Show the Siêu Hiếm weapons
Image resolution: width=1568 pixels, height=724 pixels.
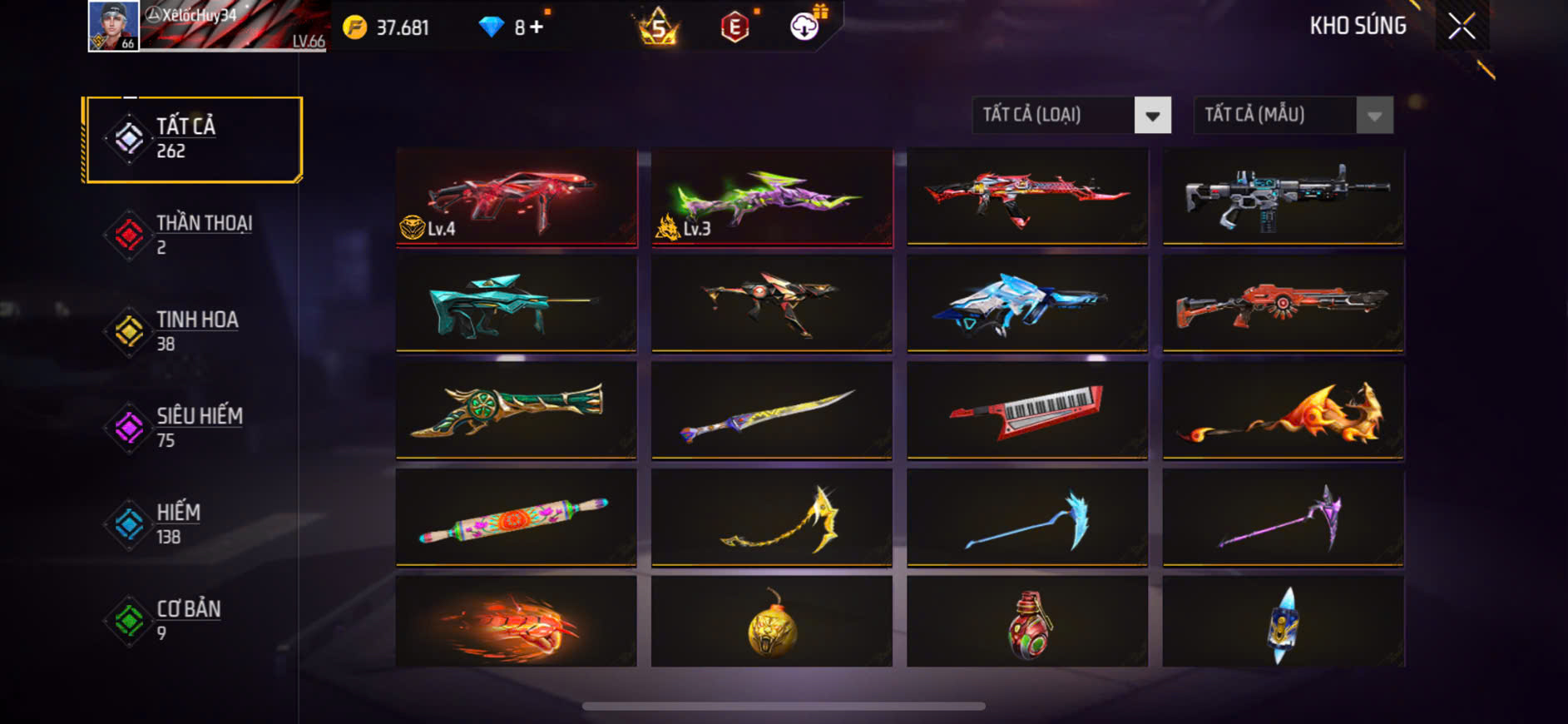193,428
